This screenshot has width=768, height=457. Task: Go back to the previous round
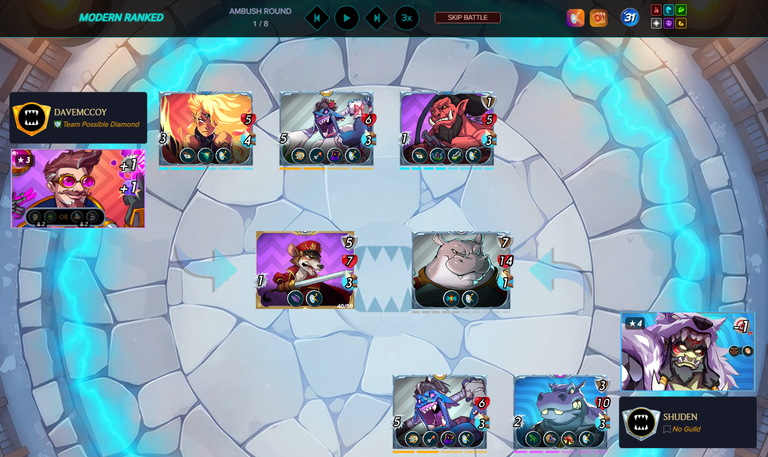pyautogui.click(x=316, y=18)
